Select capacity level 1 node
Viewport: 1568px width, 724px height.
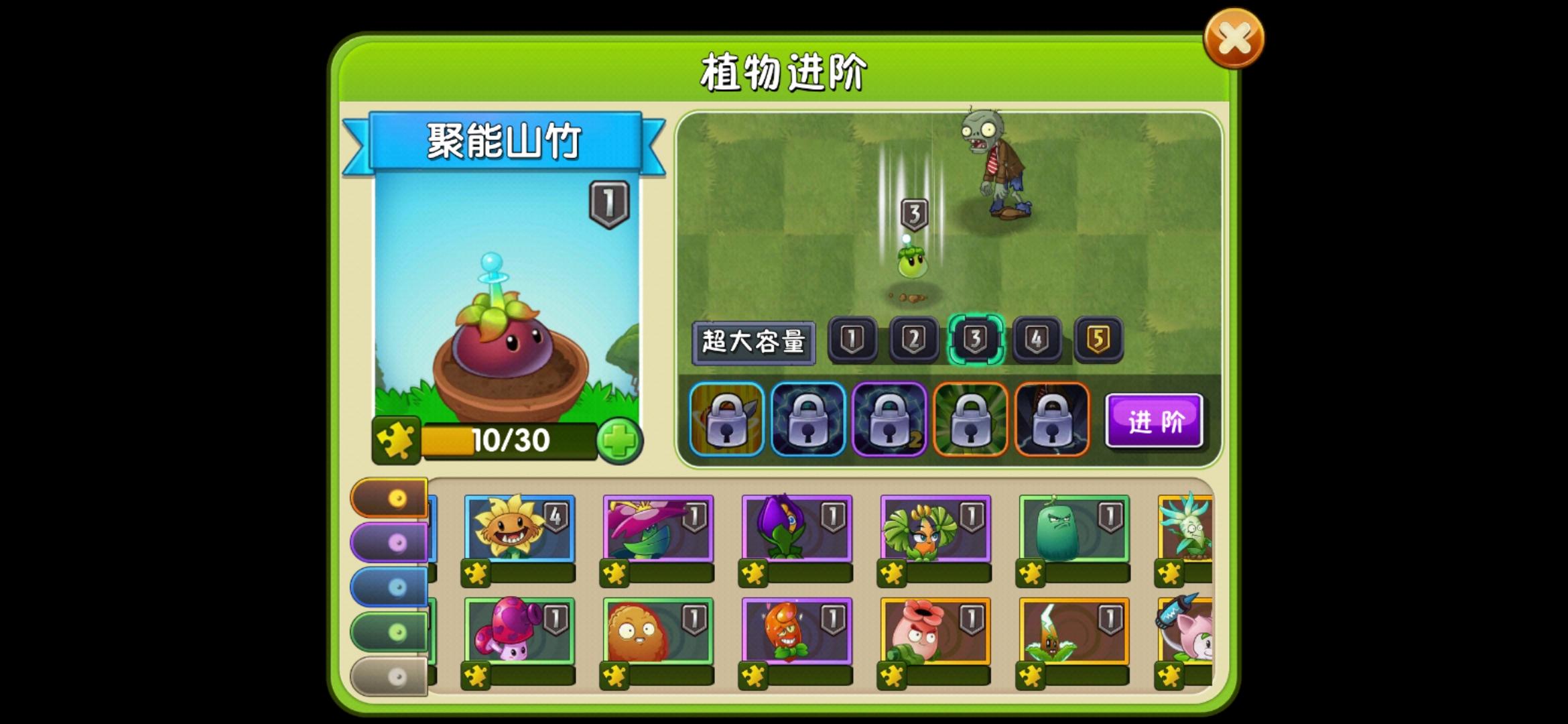pos(852,339)
